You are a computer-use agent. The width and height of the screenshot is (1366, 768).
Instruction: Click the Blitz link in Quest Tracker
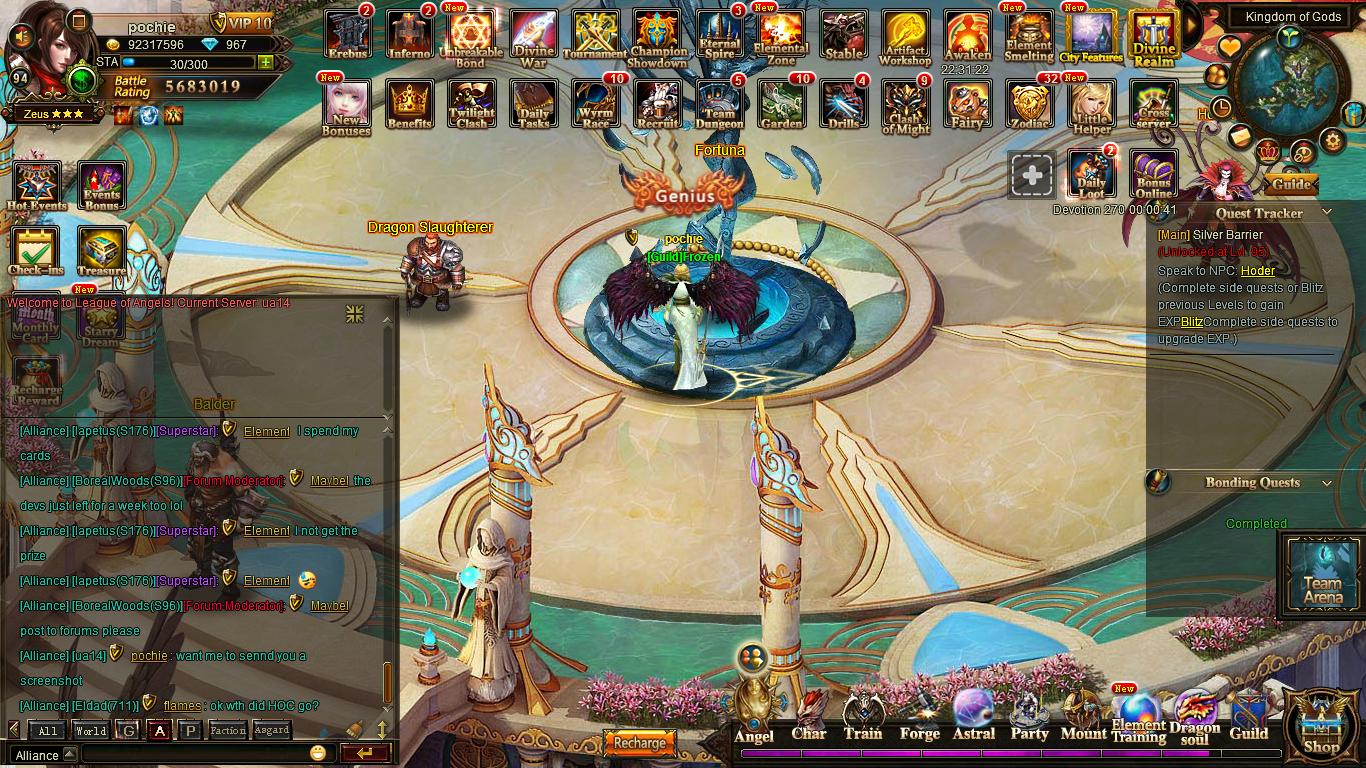tap(1191, 322)
